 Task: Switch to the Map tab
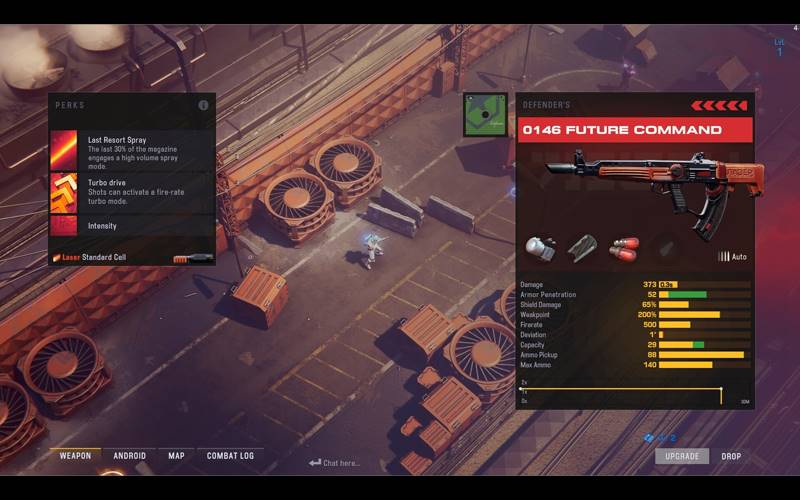(x=176, y=456)
